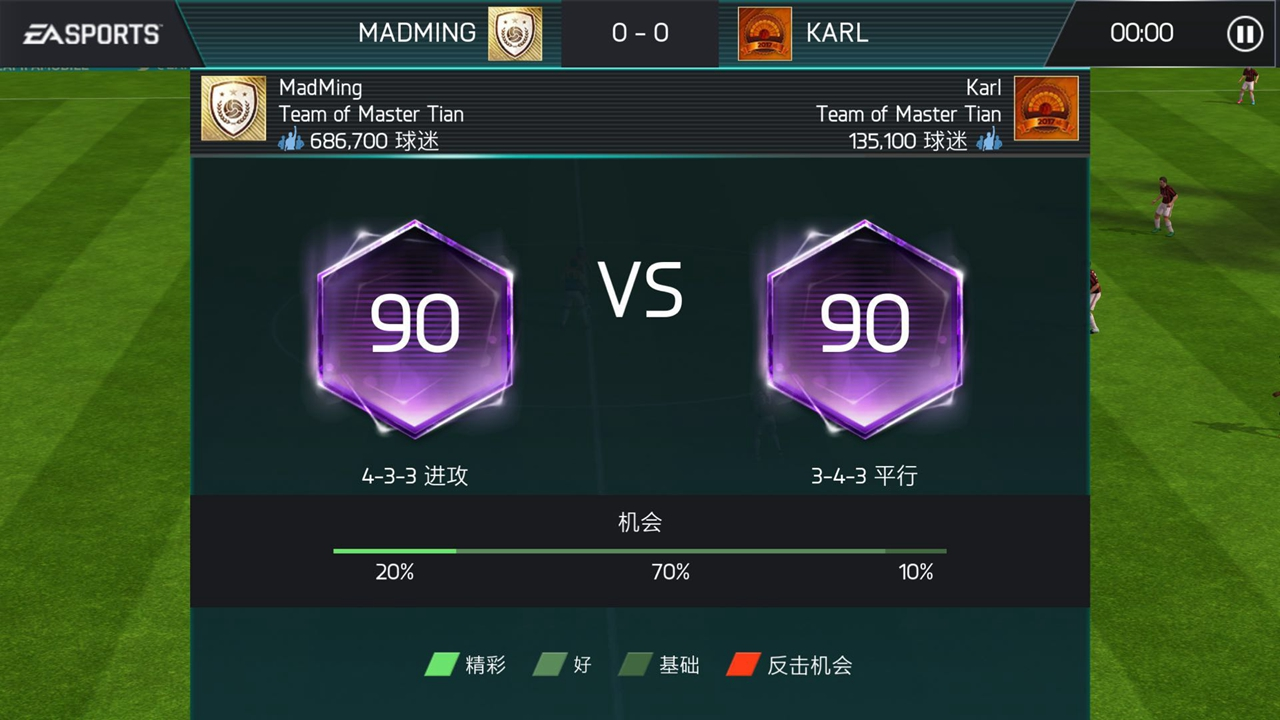Image resolution: width=1280 pixels, height=720 pixels.
Task: Open the 3-4-3 平行 formation label
Action: 864,477
